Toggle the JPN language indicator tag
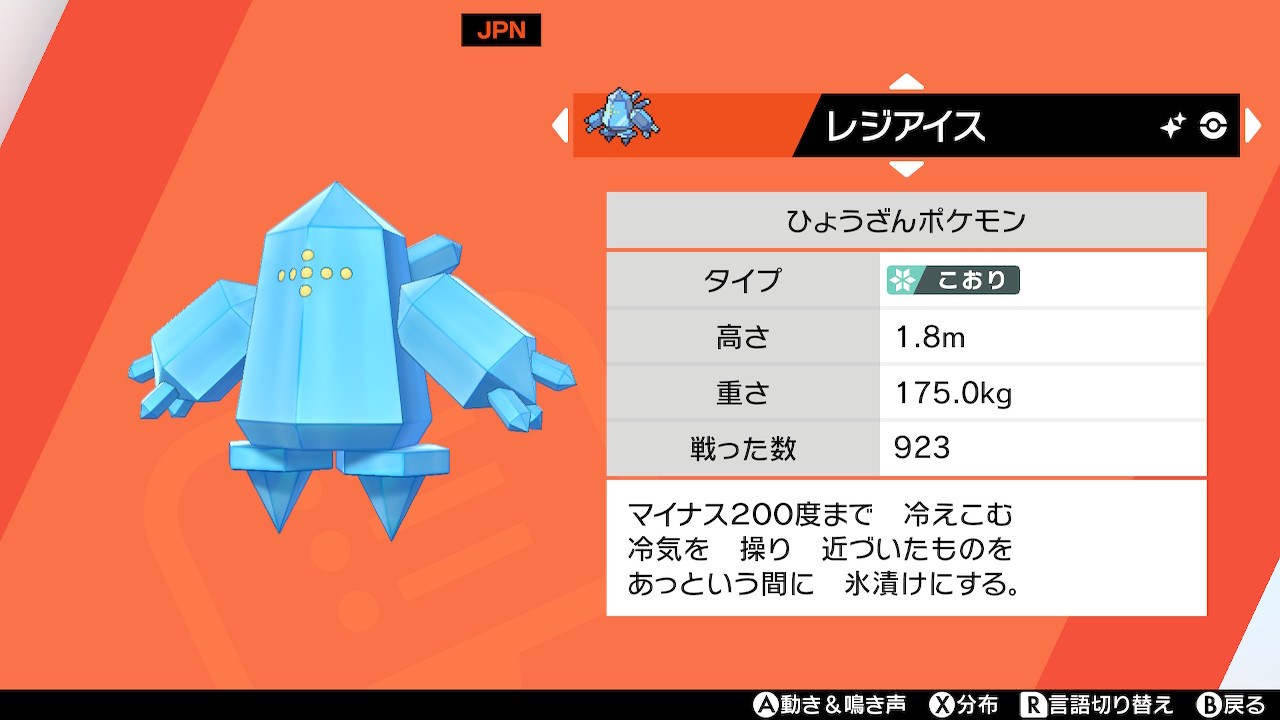 [x=500, y=30]
